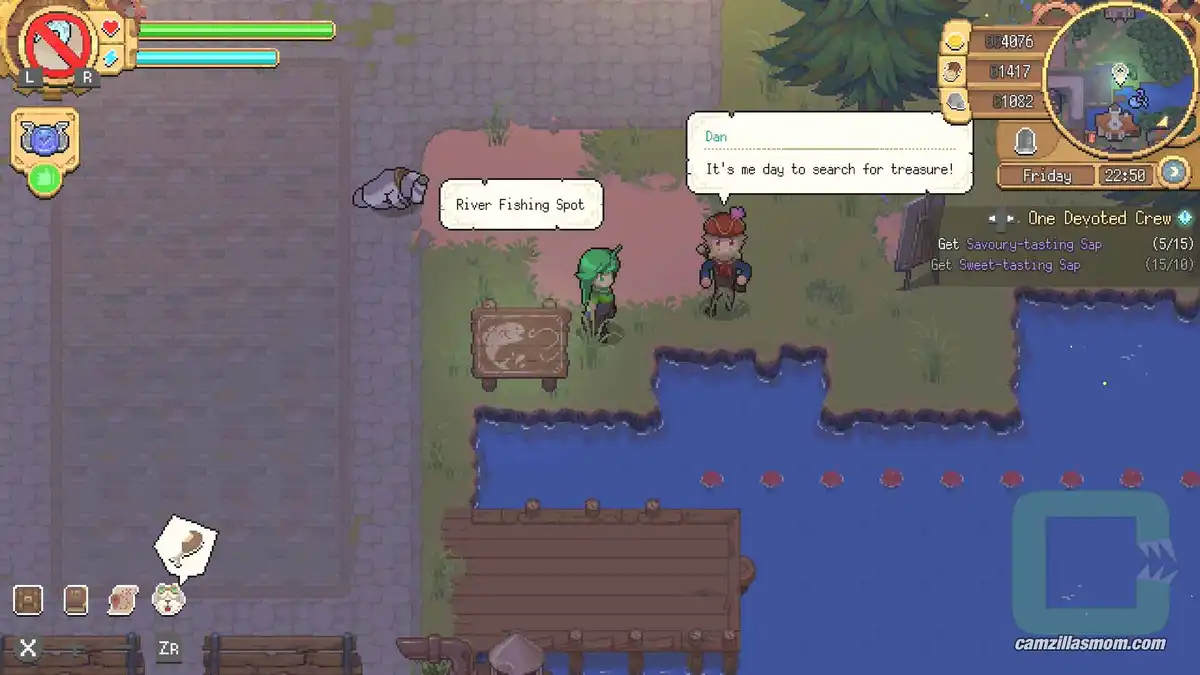
Task: Open the blue potion buff panel
Action: (x=44, y=140)
